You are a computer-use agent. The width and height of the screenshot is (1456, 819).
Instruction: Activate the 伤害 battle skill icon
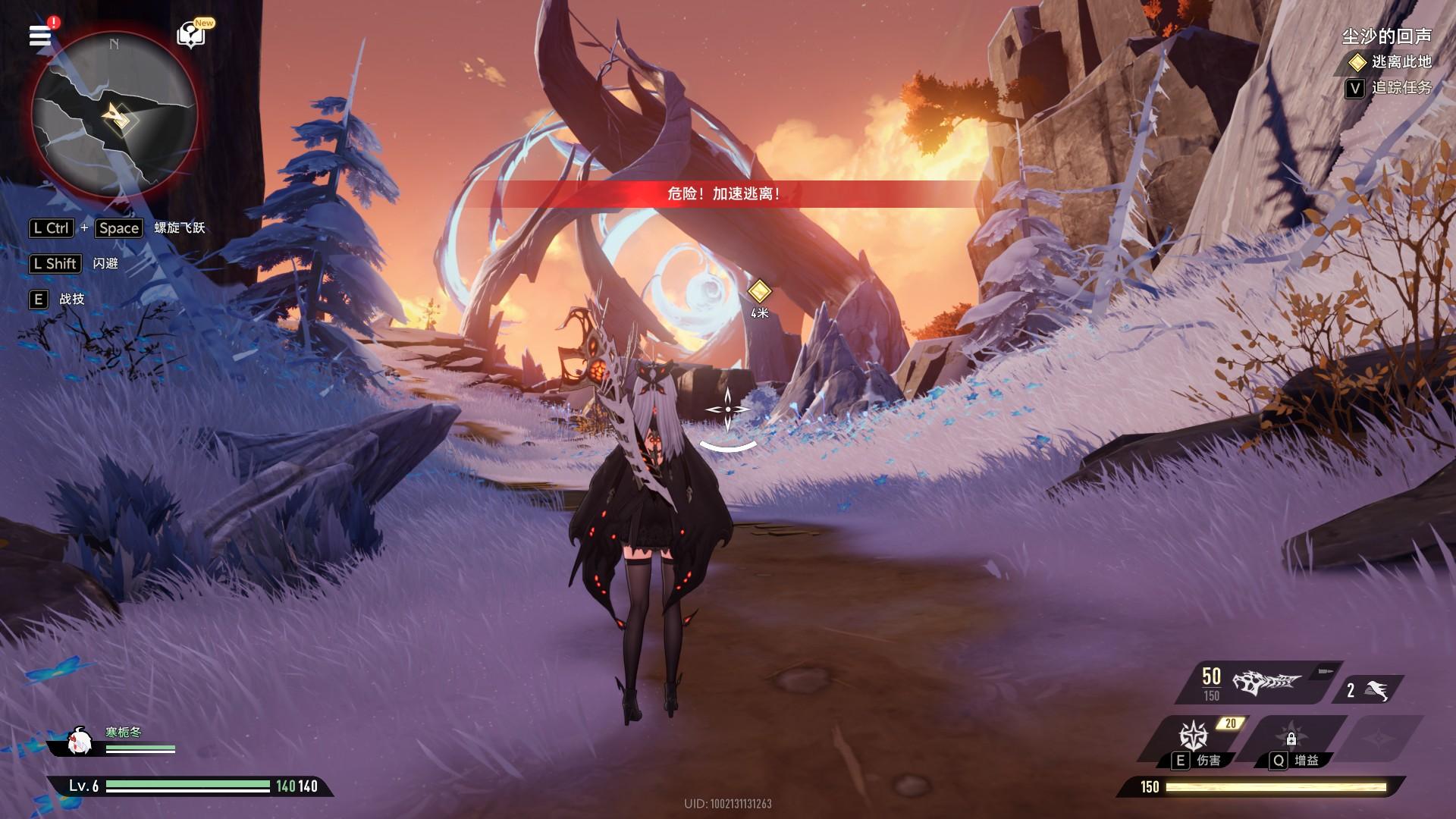point(1193,737)
